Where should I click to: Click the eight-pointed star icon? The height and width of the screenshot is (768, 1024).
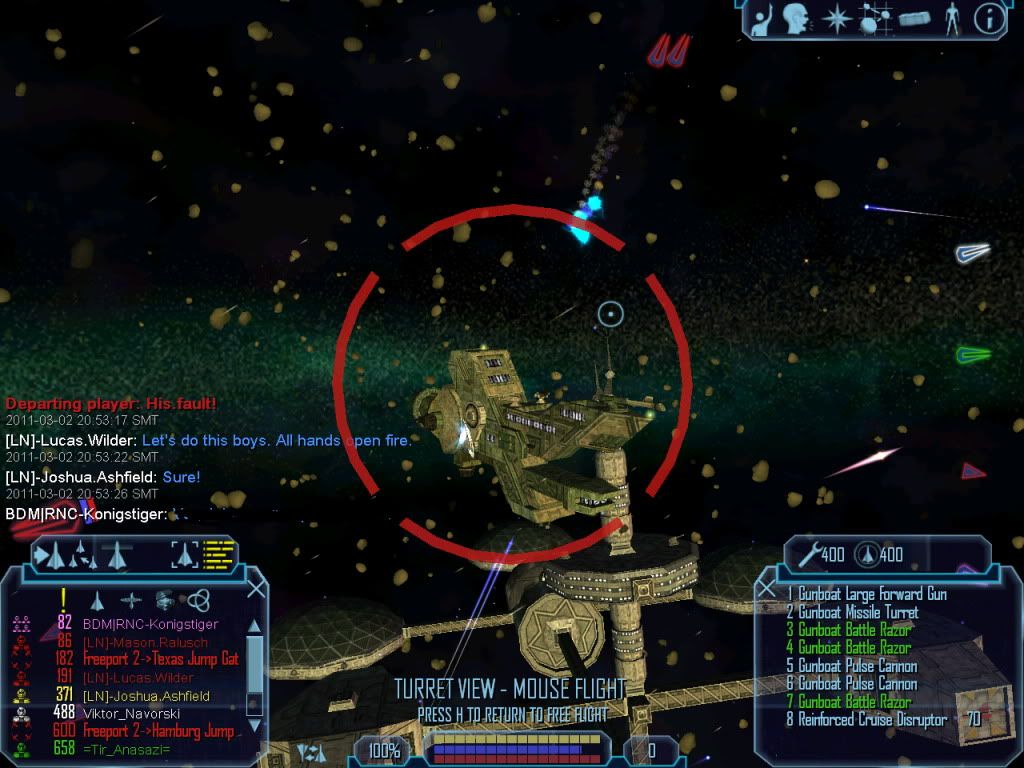click(x=836, y=19)
